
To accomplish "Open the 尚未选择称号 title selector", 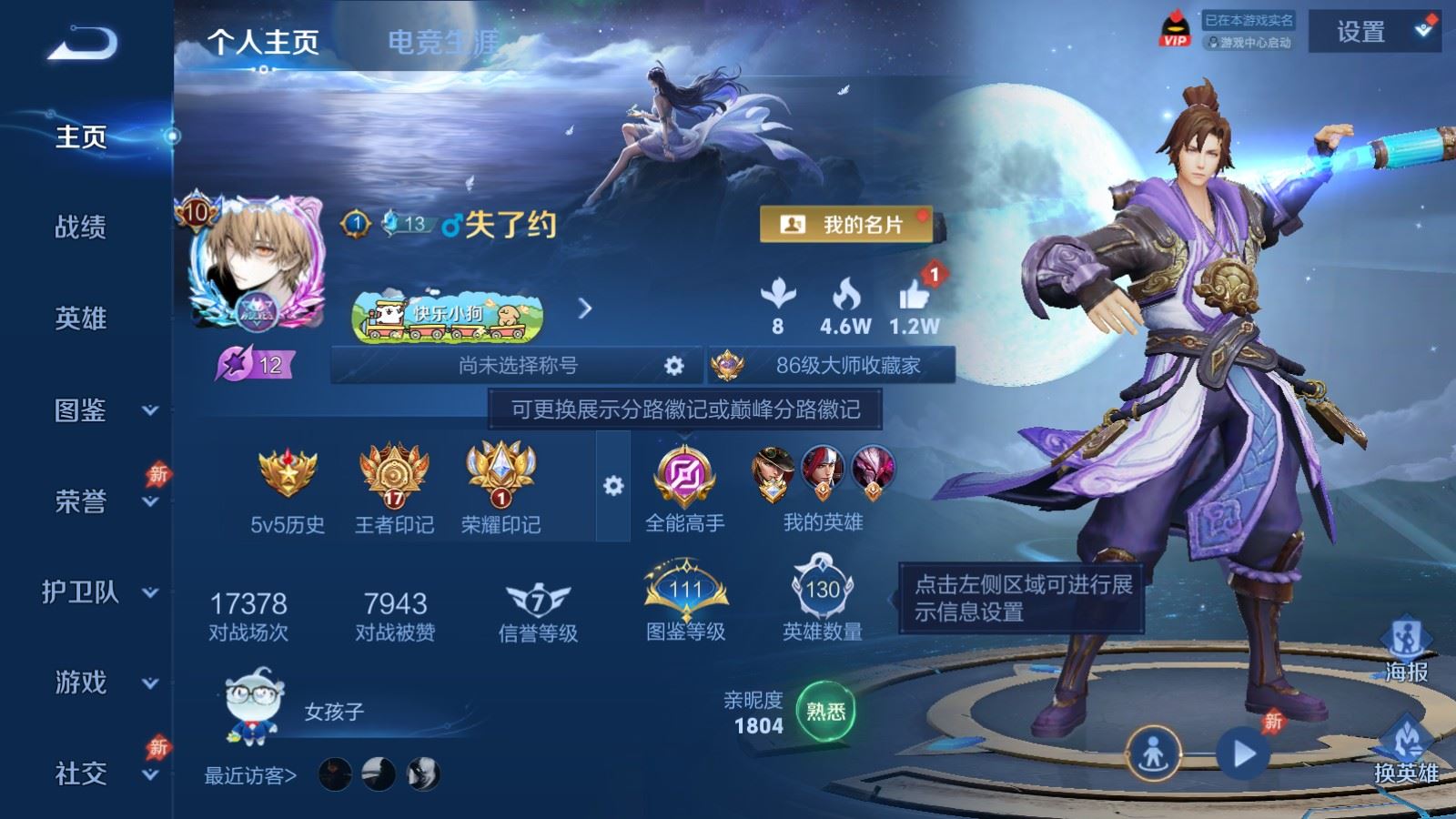I will click(x=517, y=366).
